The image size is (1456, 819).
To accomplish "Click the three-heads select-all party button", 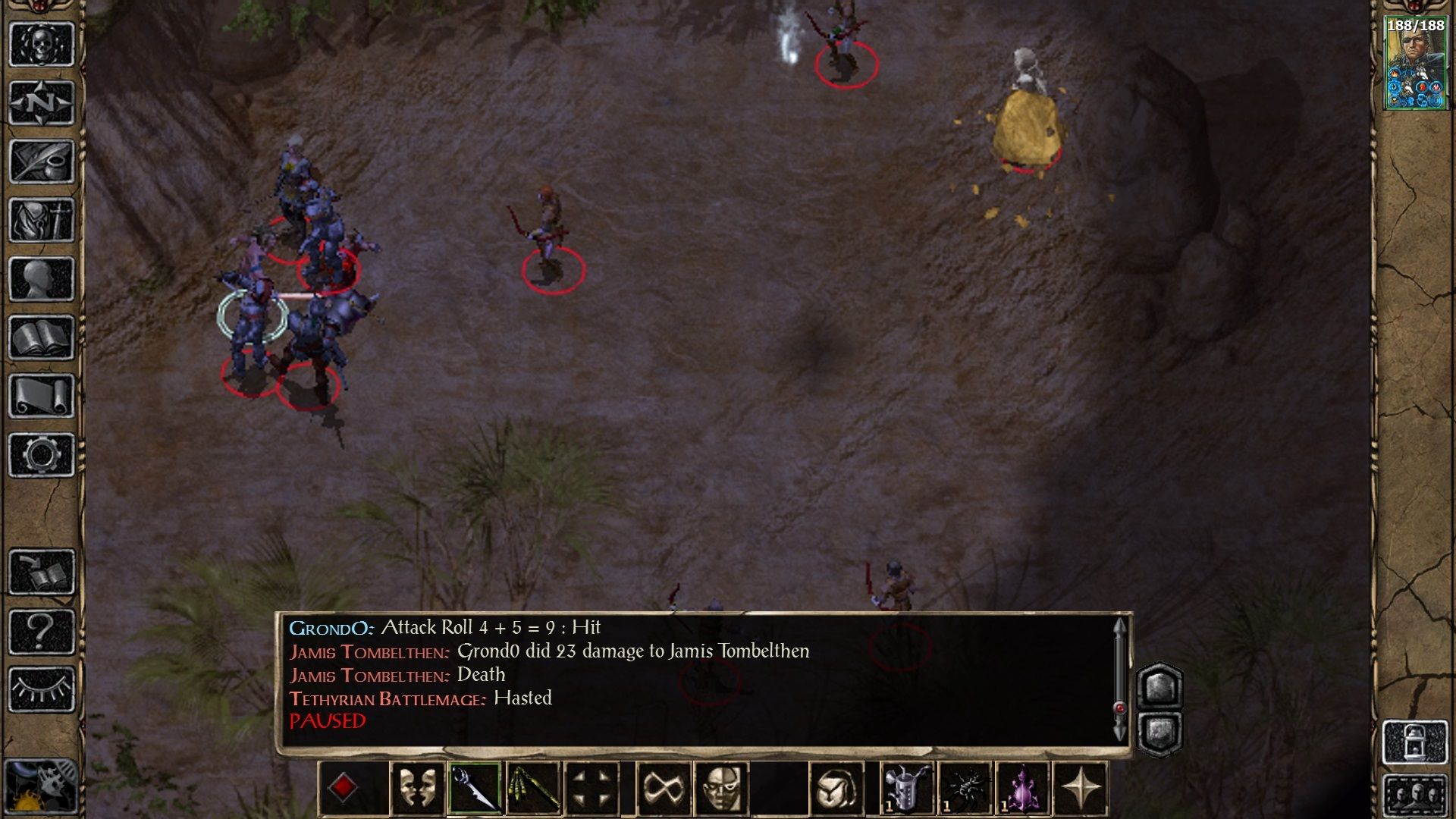I will pyautogui.click(x=1415, y=796).
